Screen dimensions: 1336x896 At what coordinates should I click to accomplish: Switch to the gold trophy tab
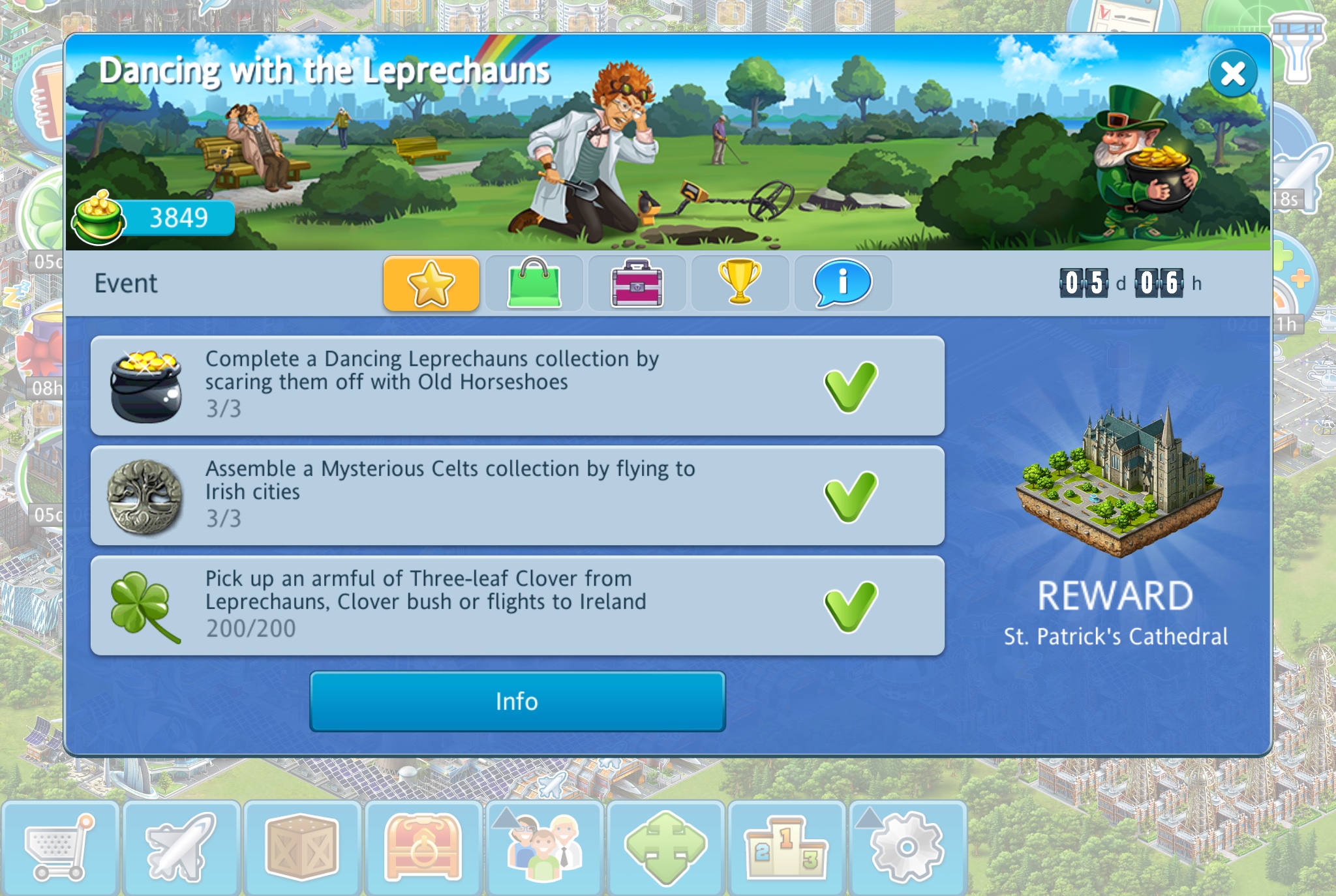point(740,284)
